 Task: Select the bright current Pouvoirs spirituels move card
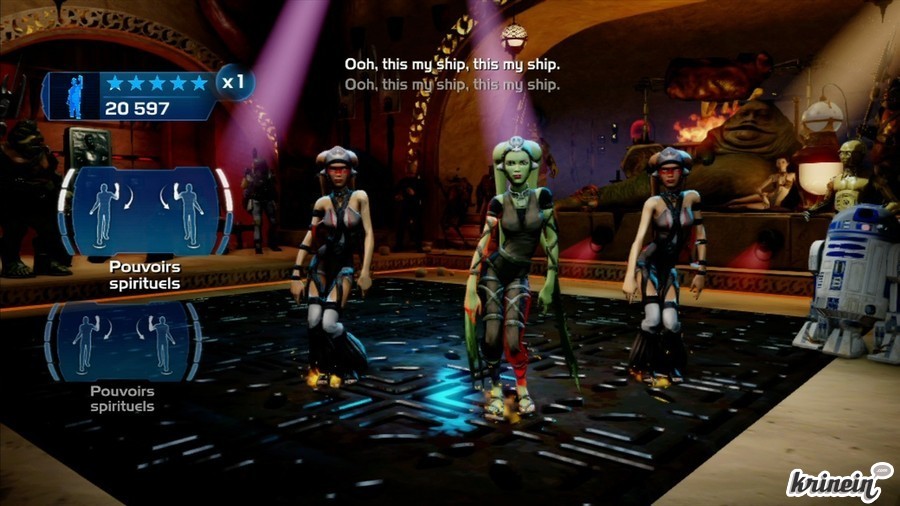click(x=145, y=213)
